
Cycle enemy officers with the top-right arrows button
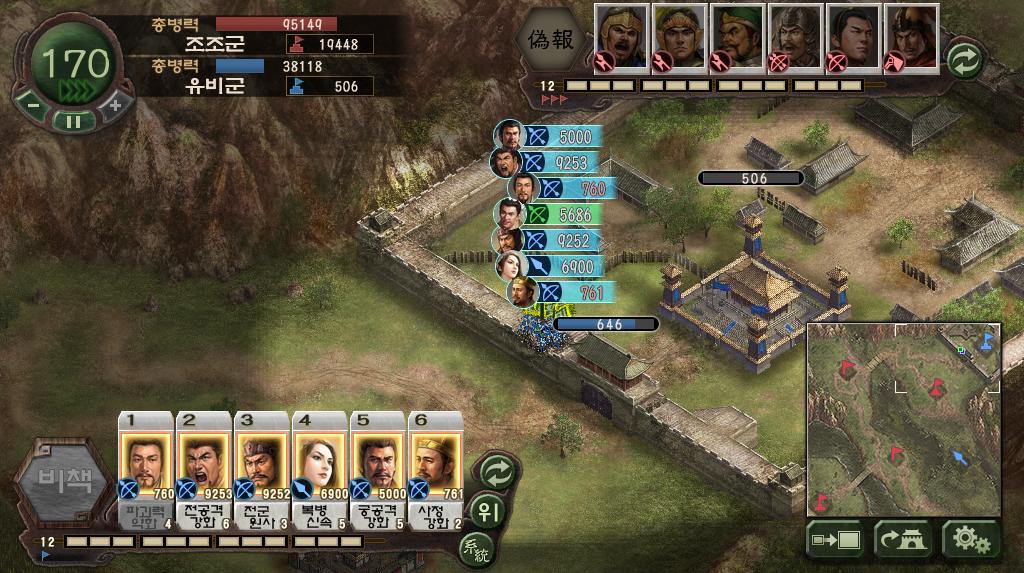[x=965, y=59]
